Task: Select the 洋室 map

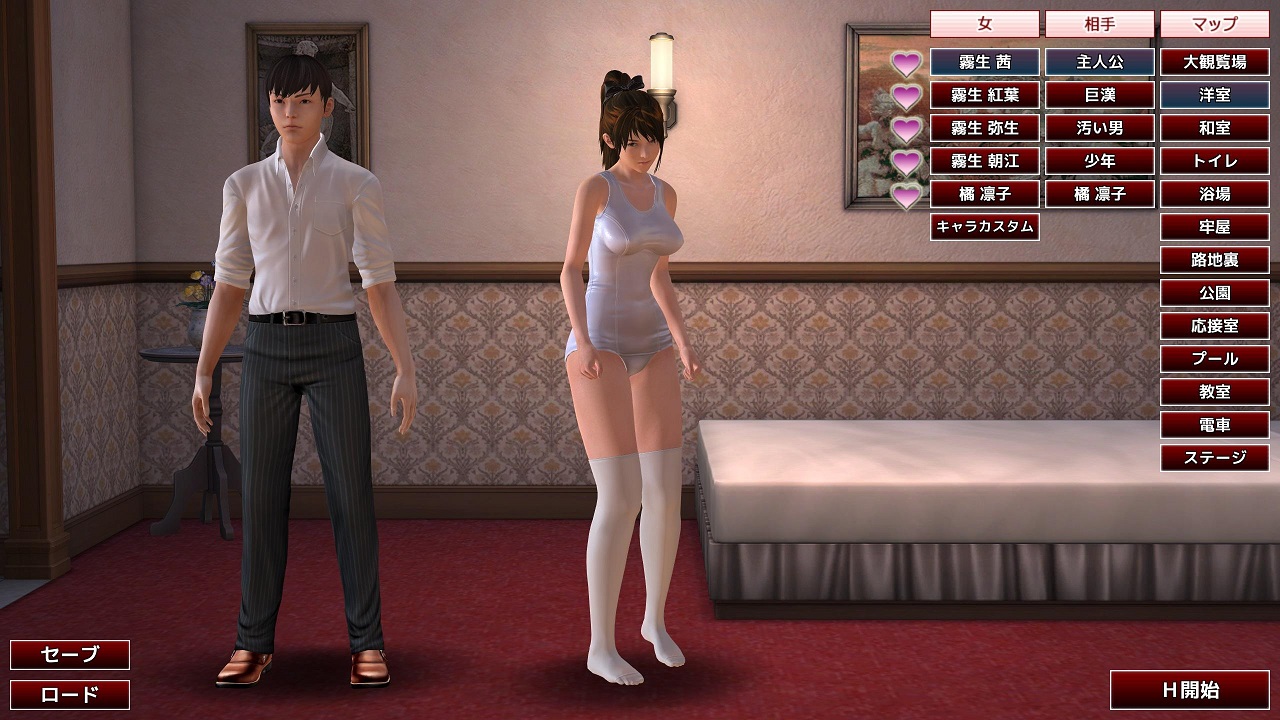Action: coord(1215,95)
